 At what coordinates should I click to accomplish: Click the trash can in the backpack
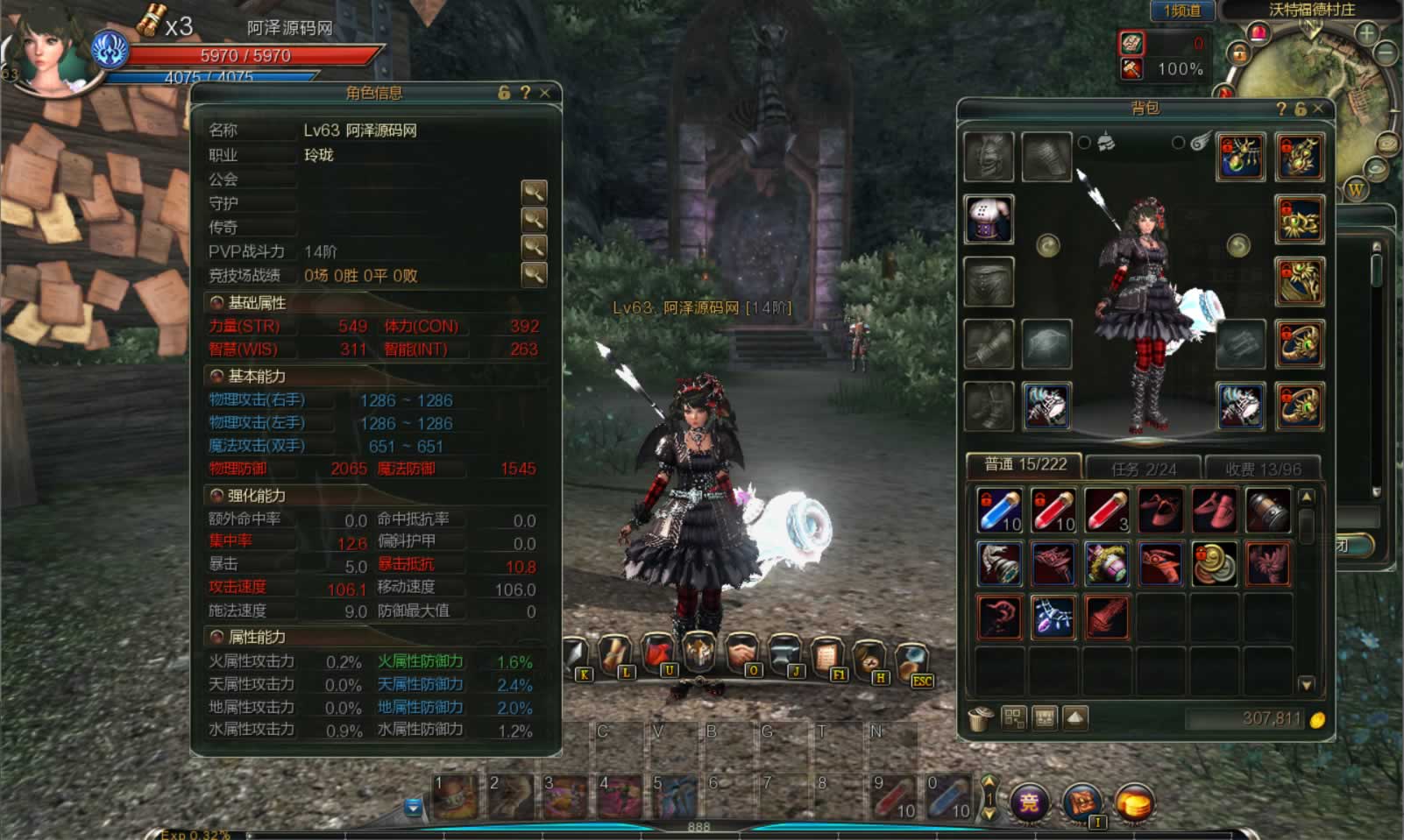(980, 719)
